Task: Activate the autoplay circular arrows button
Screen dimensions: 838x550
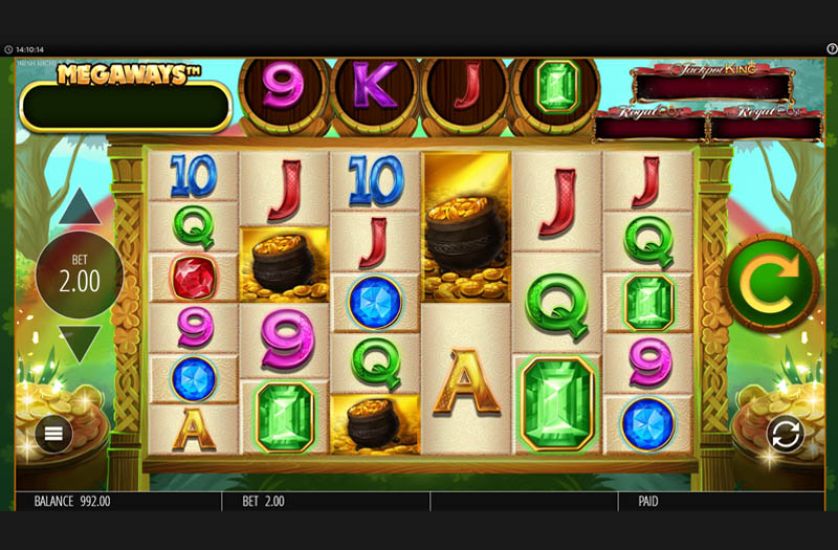Action: tap(785, 434)
